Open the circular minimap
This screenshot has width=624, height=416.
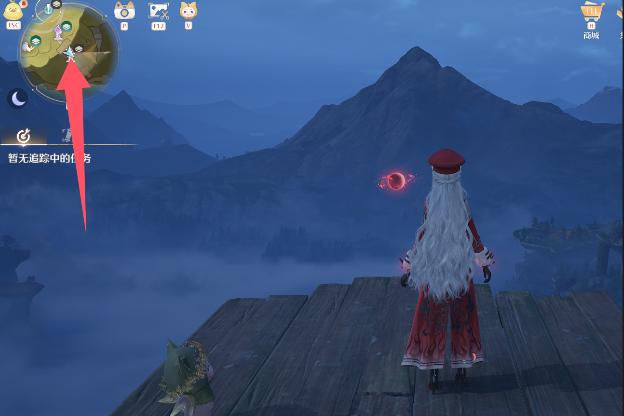click(x=70, y=50)
